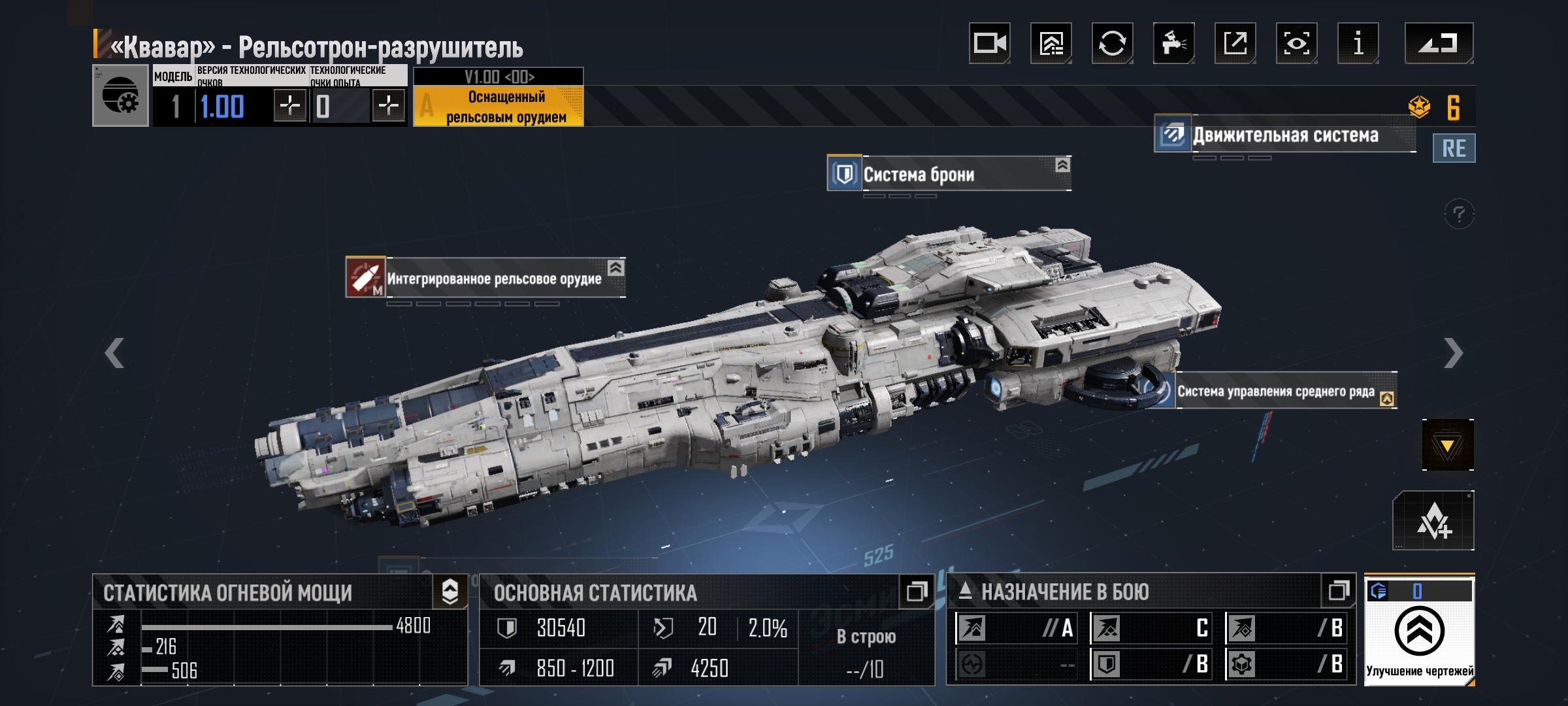Open the share/export icon
This screenshot has width=1568, height=706.
1235,44
